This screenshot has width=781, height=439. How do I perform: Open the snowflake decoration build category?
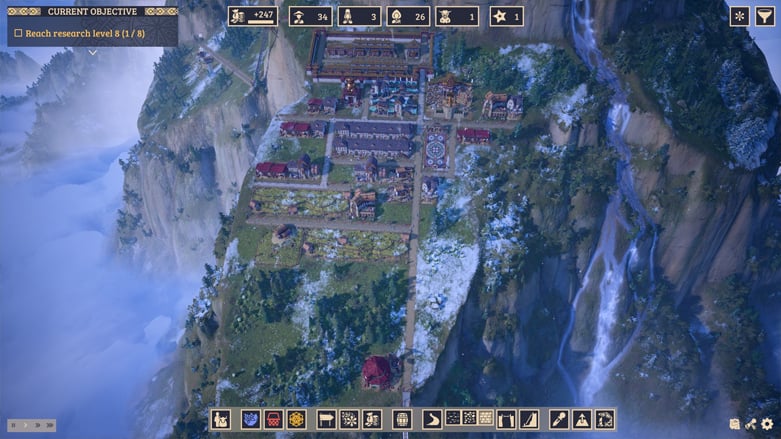(349, 419)
